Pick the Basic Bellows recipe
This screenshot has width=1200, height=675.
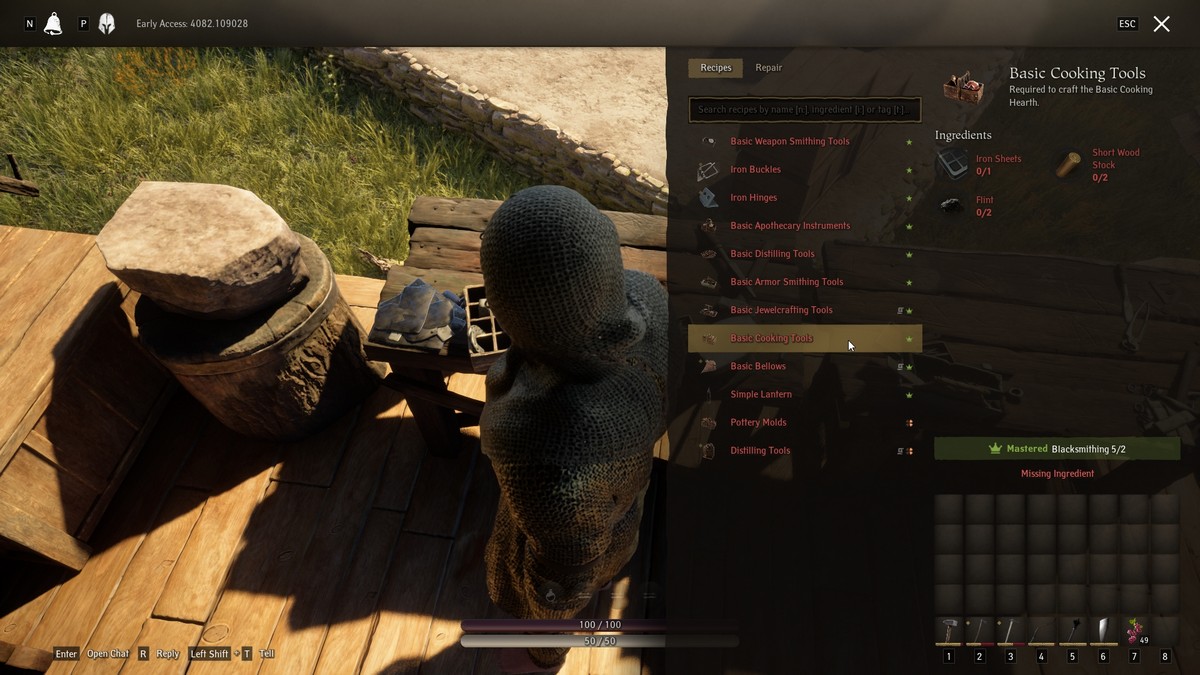tap(758, 366)
